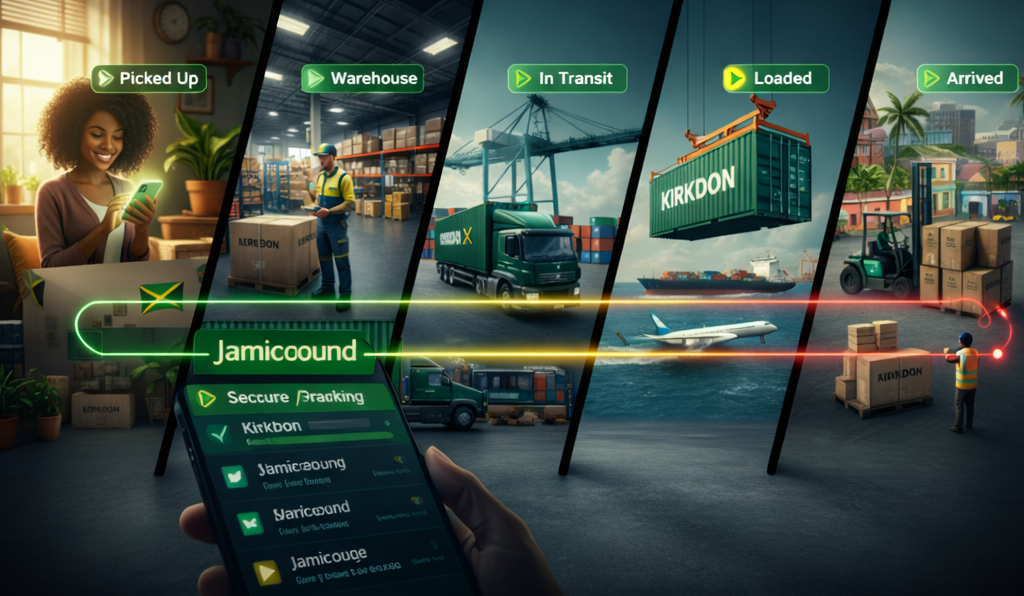This screenshot has width=1024, height=596.
Task: Choose the In Transit status badge
Action: click(x=567, y=78)
